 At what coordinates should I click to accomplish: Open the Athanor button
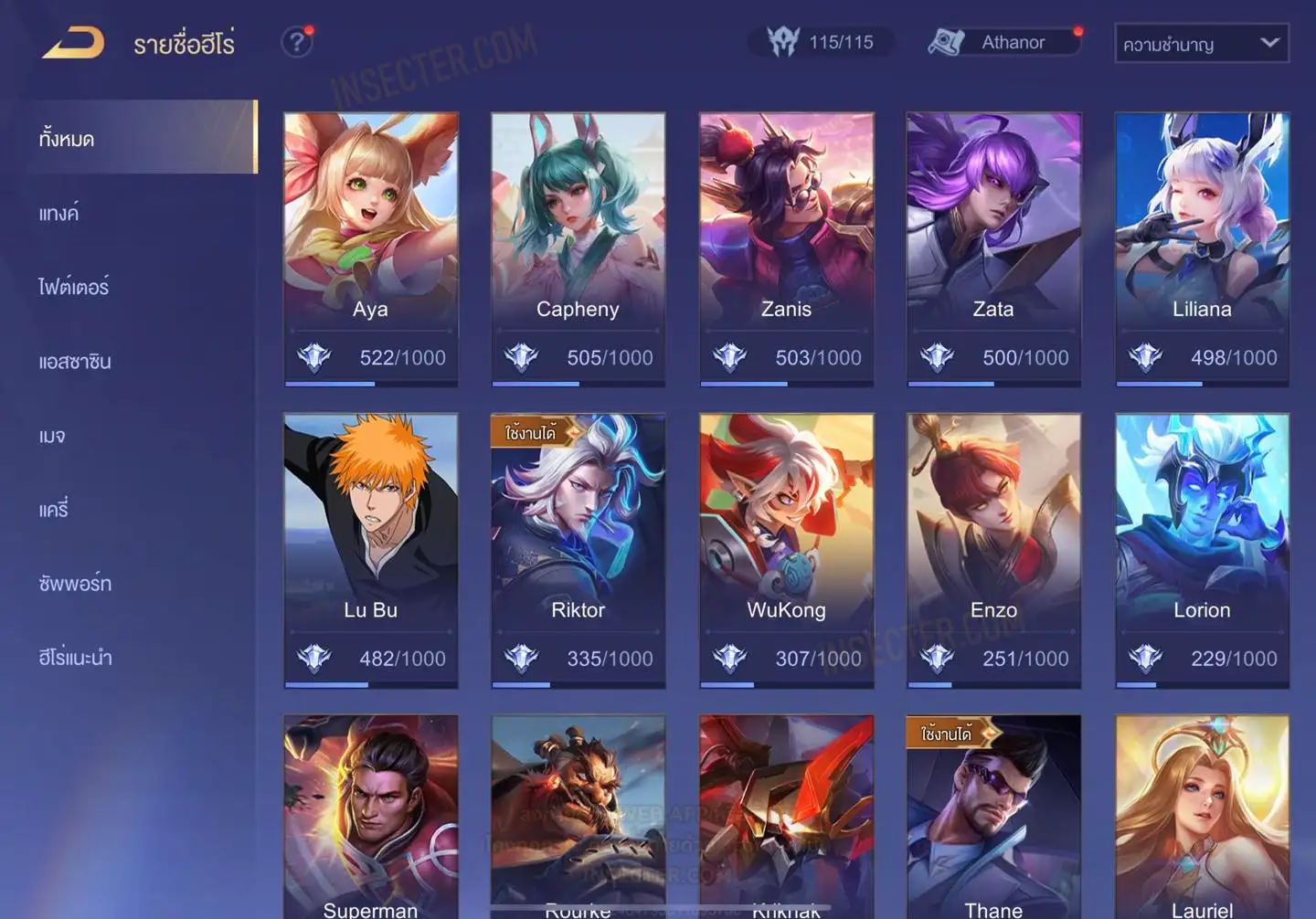pos(1003,42)
